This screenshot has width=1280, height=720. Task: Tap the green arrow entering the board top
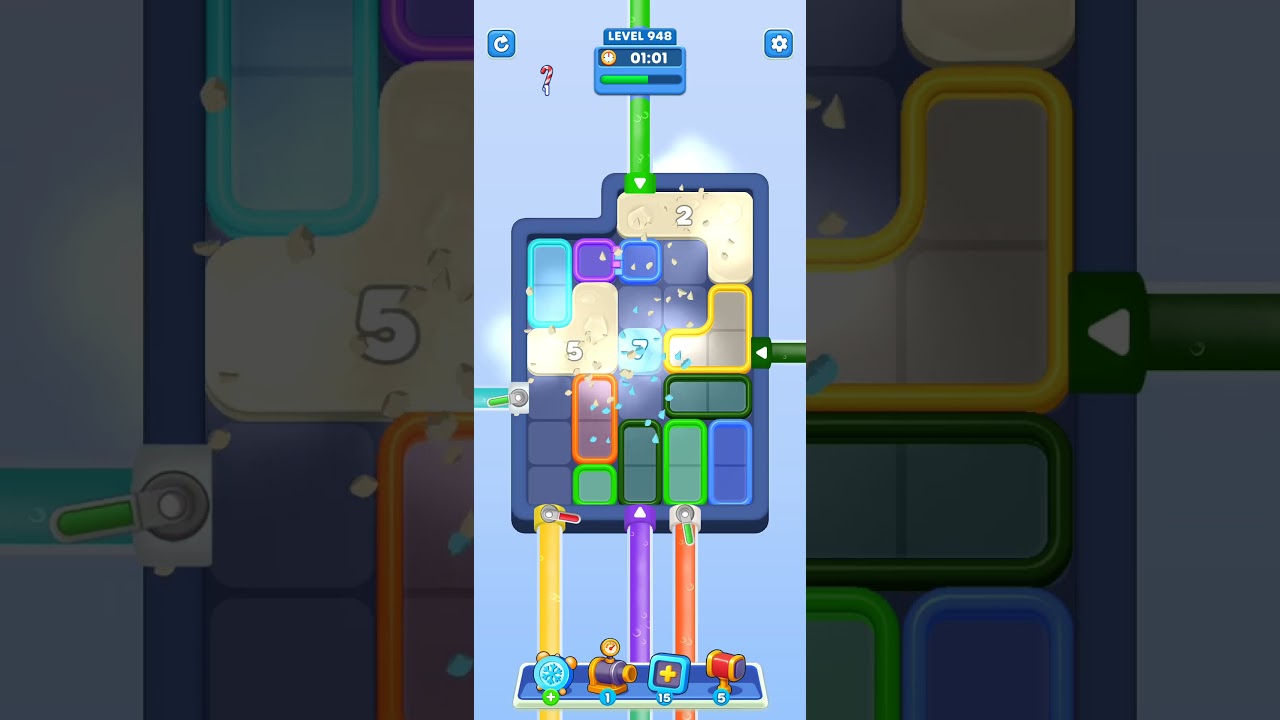(x=639, y=183)
